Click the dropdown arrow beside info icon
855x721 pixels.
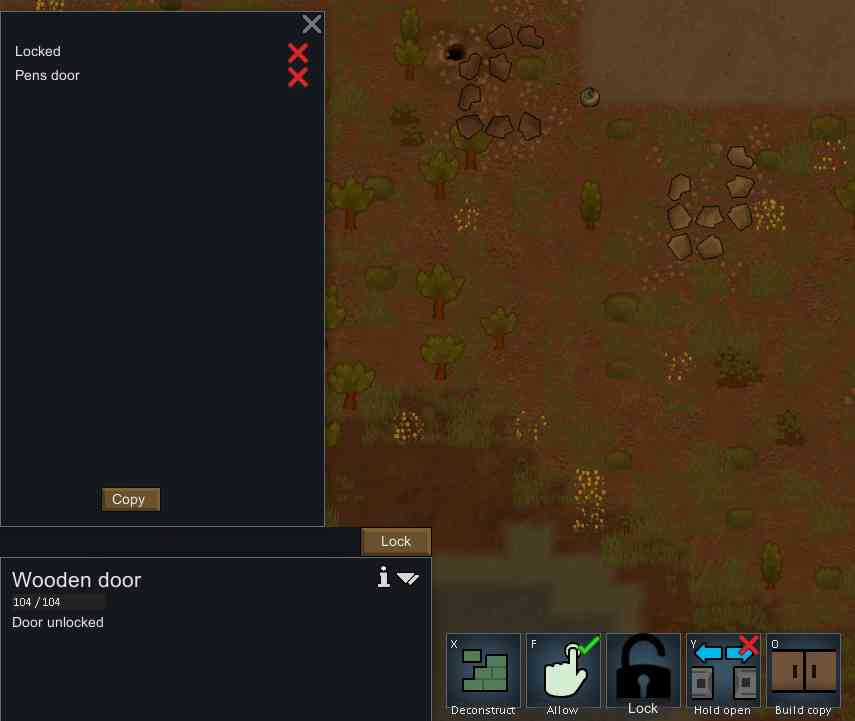coord(408,578)
